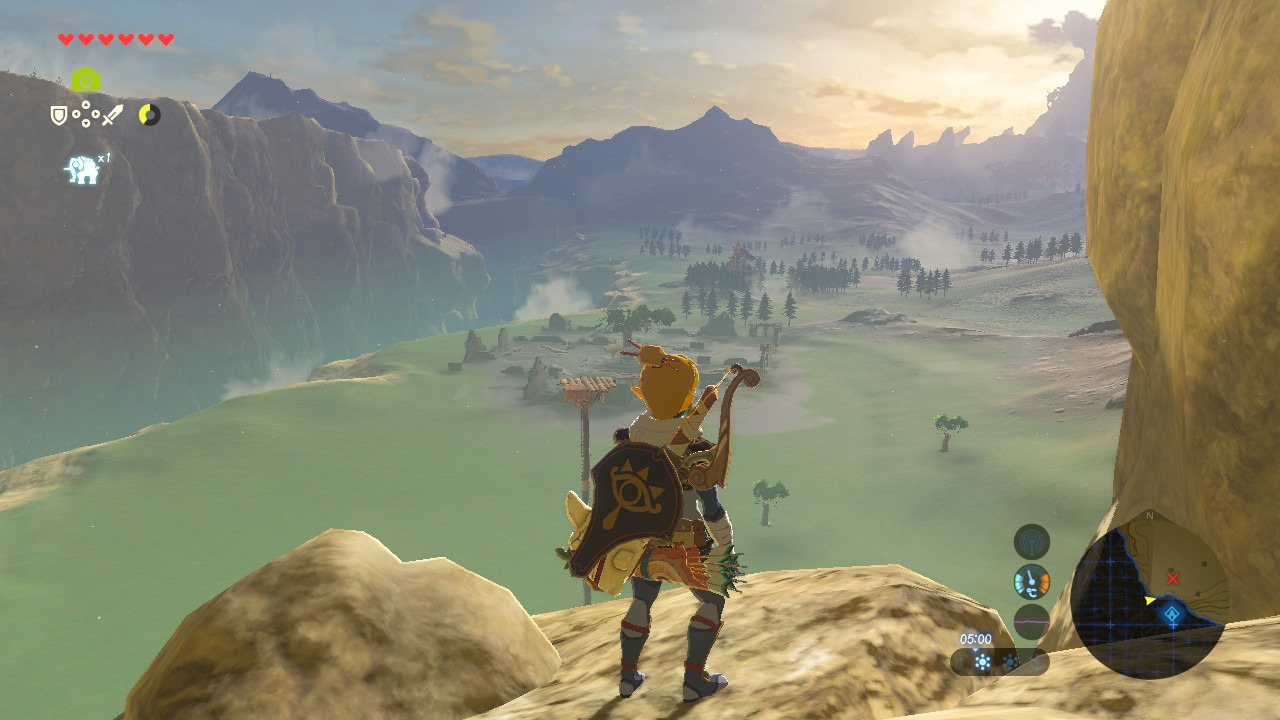Open the sword weapon quick-select icon
This screenshot has width=1280, height=720.
click(112, 116)
